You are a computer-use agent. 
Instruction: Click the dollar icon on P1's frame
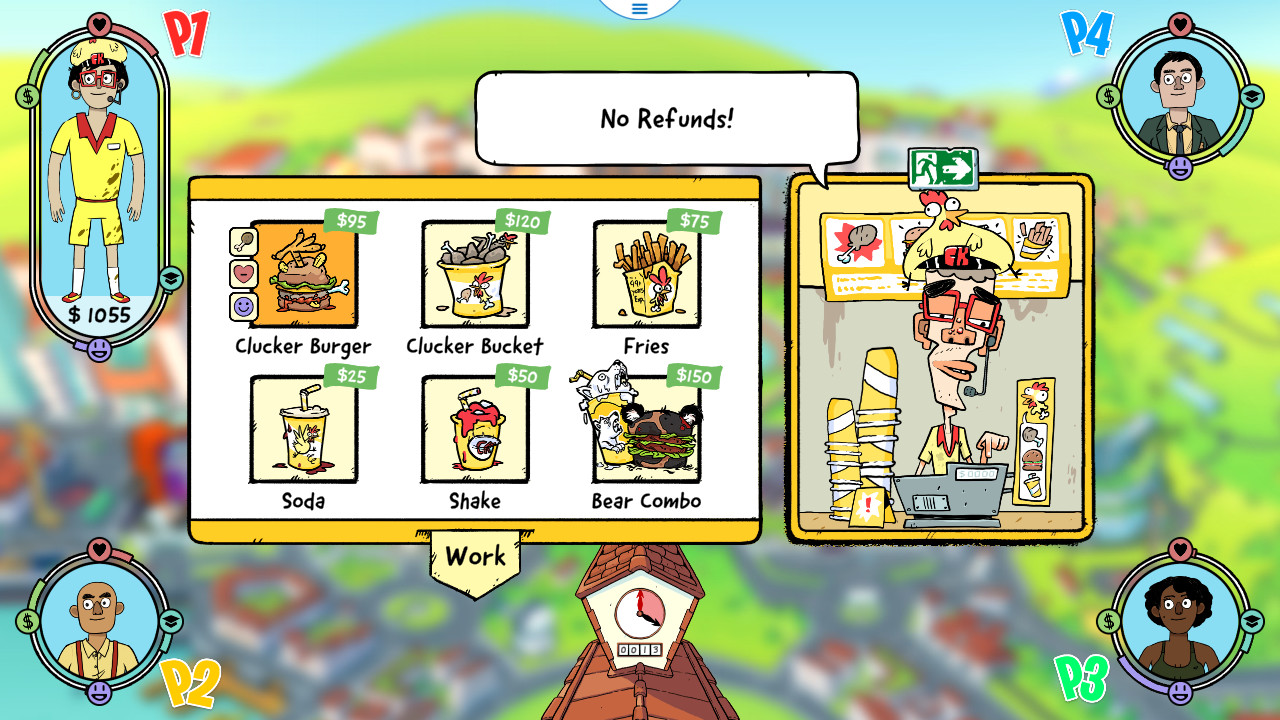(x=26, y=96)
